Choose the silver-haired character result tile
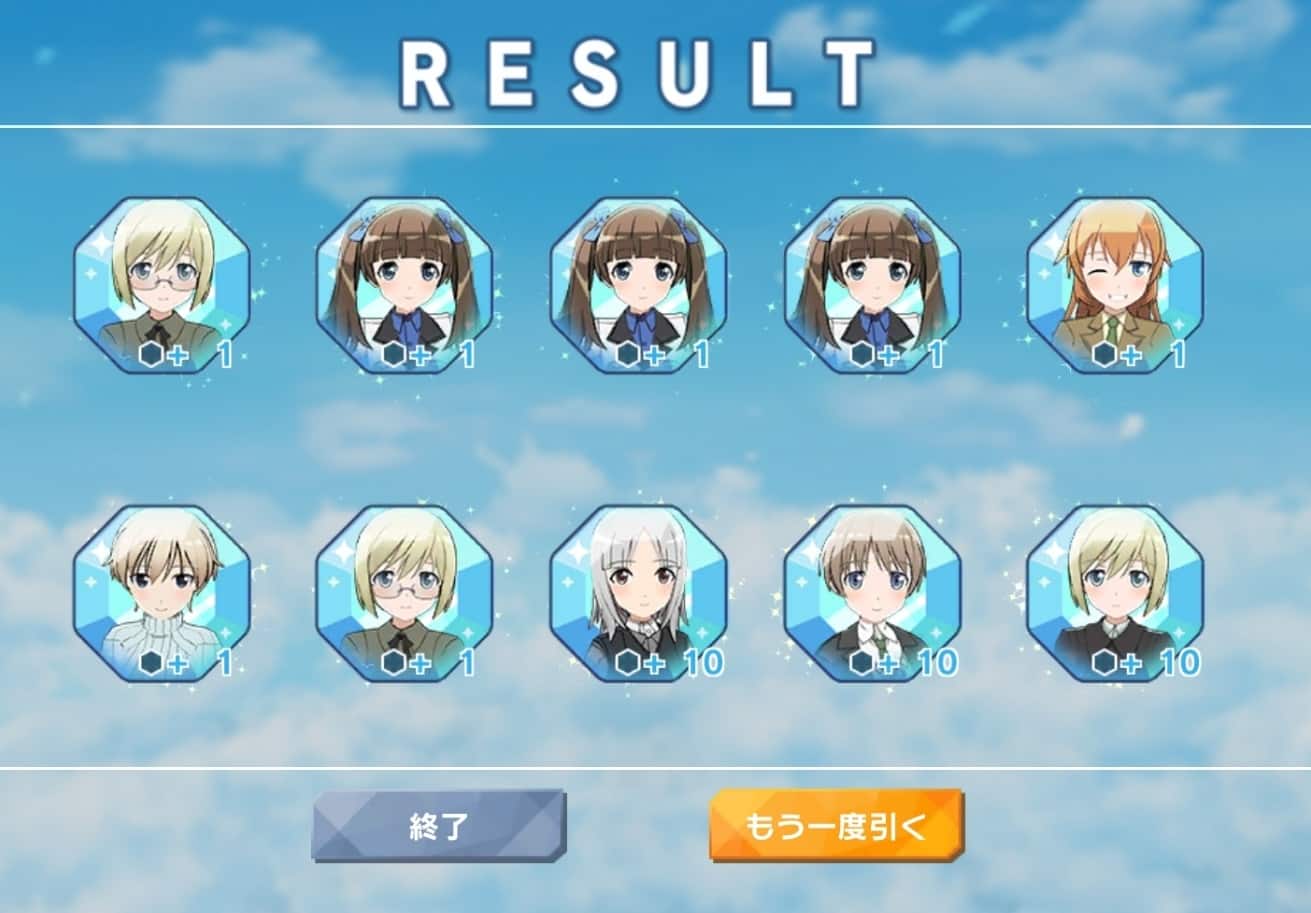Image resolution: width=1311 pixels, height=913 pixels. click(x=638, y=593)
